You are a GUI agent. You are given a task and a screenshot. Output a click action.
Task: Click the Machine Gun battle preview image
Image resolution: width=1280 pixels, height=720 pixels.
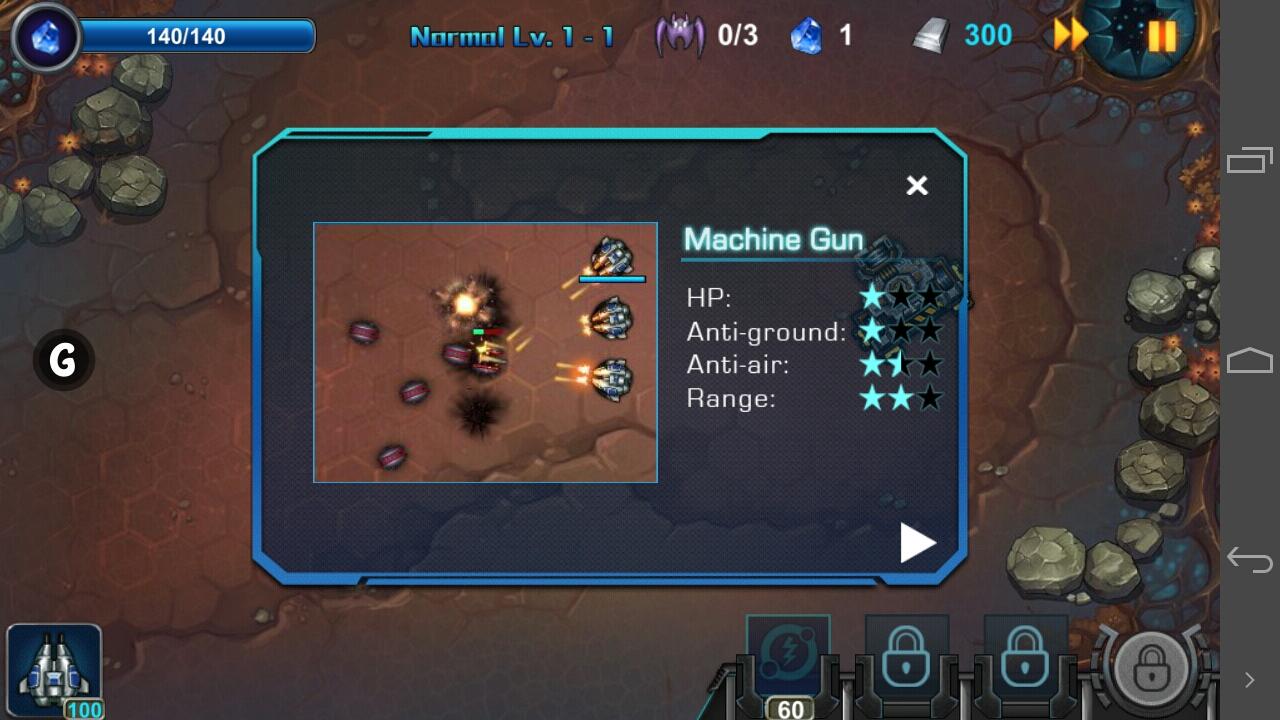click(485, 351)
